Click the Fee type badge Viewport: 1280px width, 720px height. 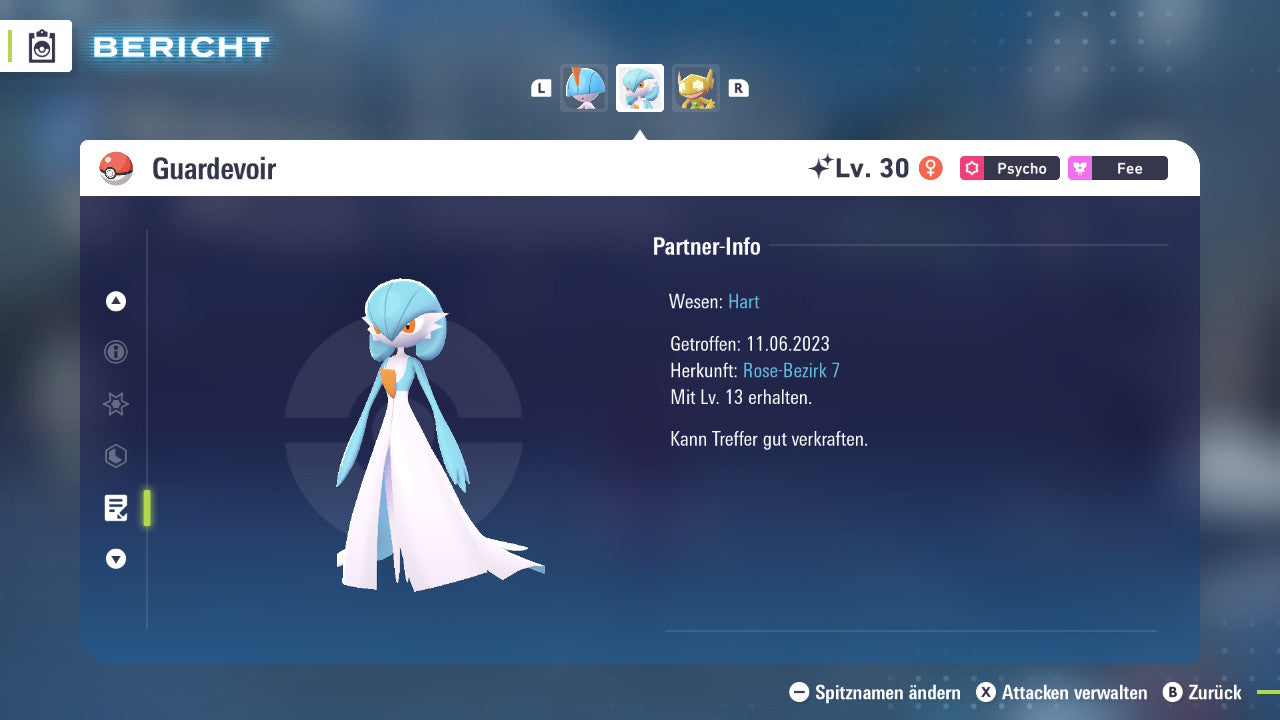point(1117,168)
